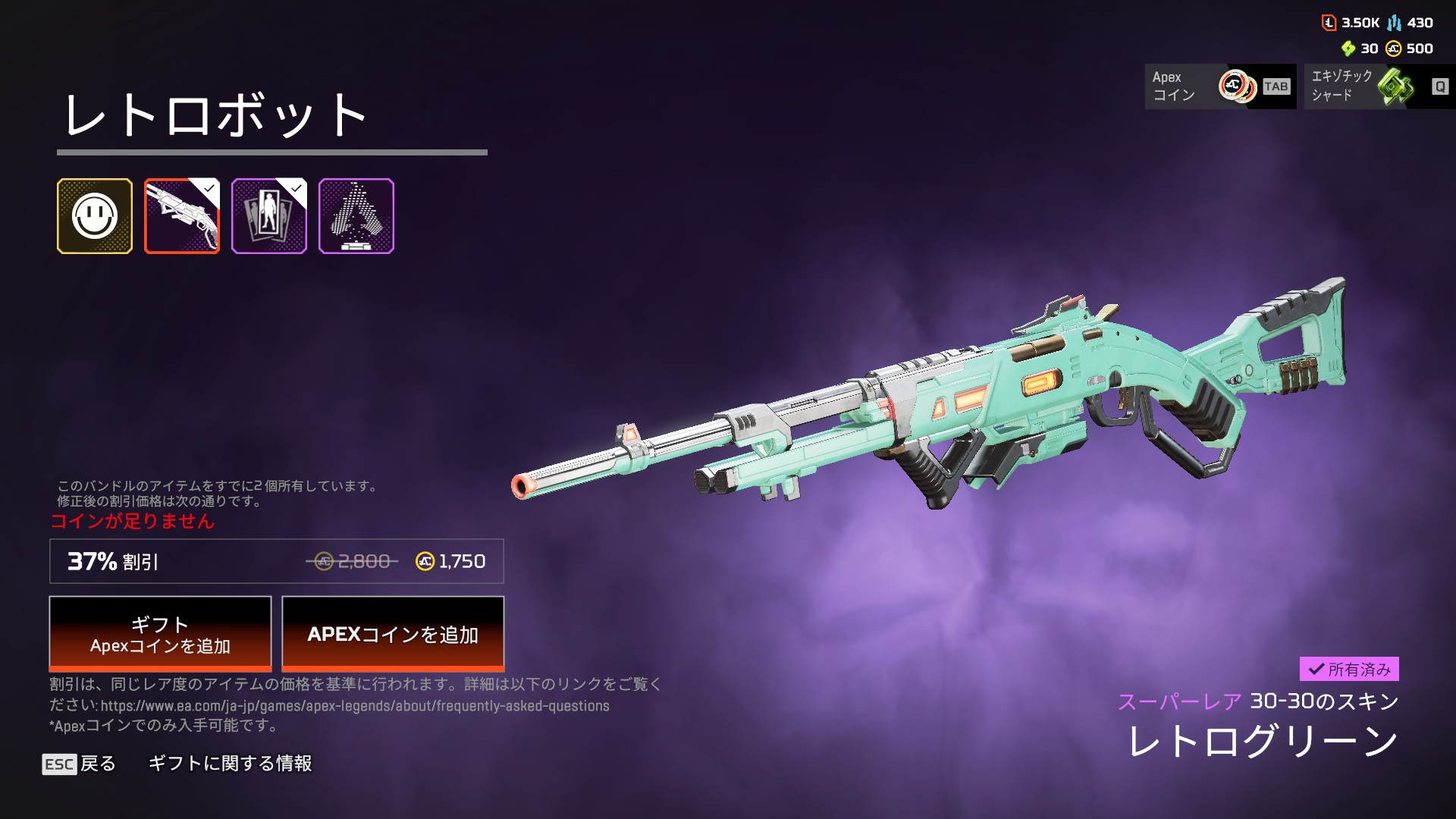Select the smiley face bundle item
This screenshot has width=1456, height=819.
(95, 216)
